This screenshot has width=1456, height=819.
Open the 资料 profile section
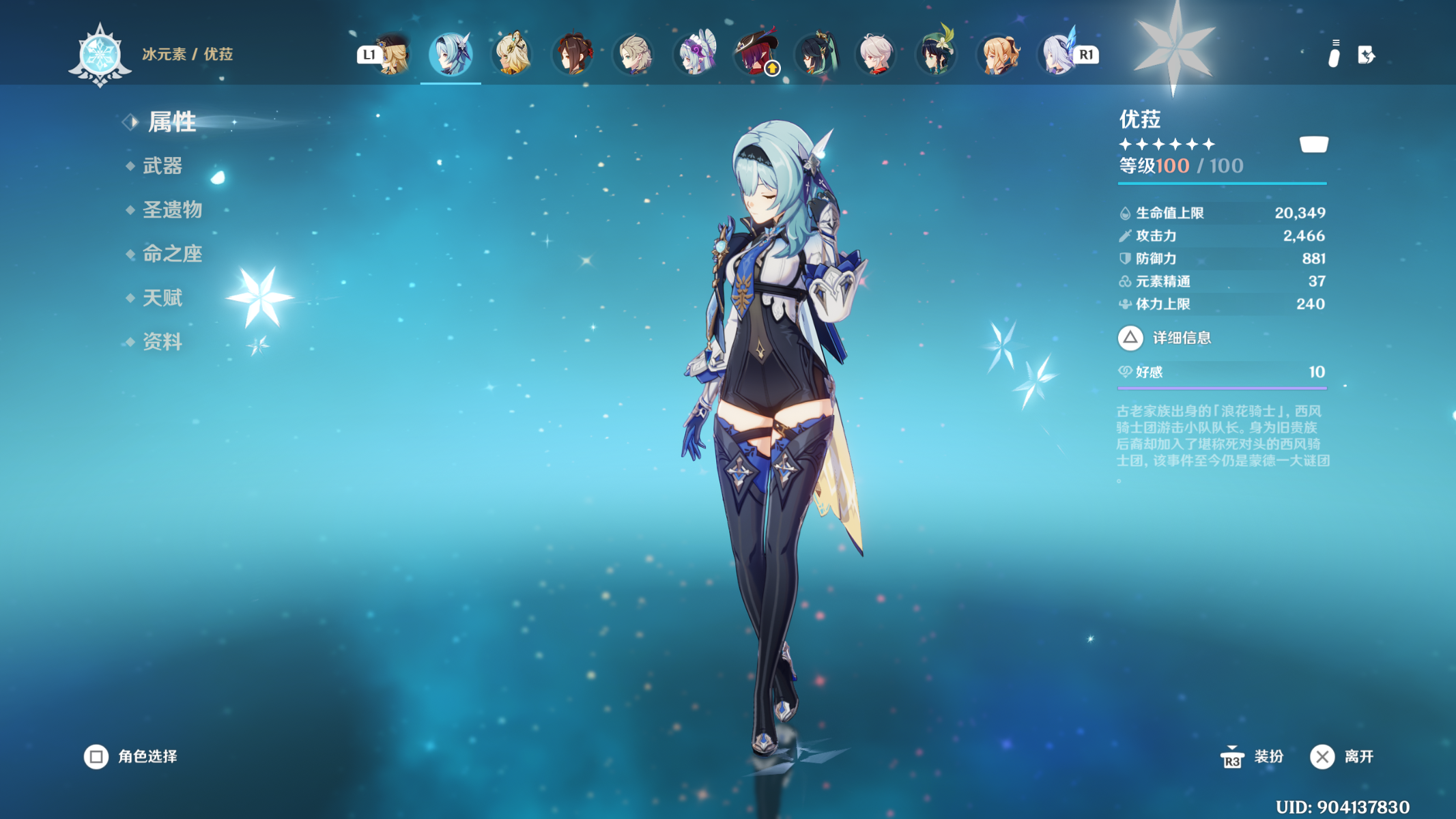162,342
